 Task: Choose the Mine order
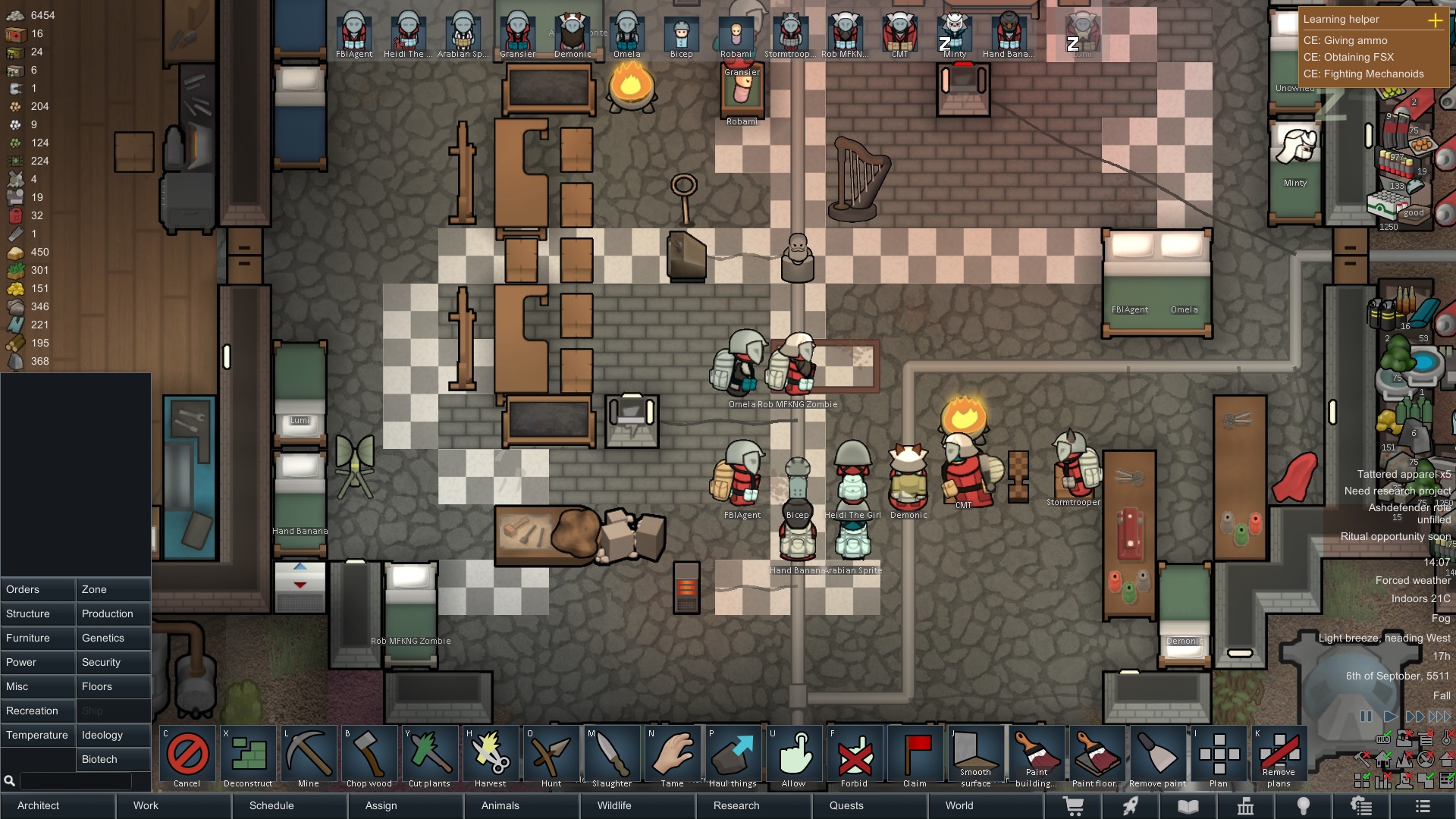pyautogui.click(x=309, y=758)
